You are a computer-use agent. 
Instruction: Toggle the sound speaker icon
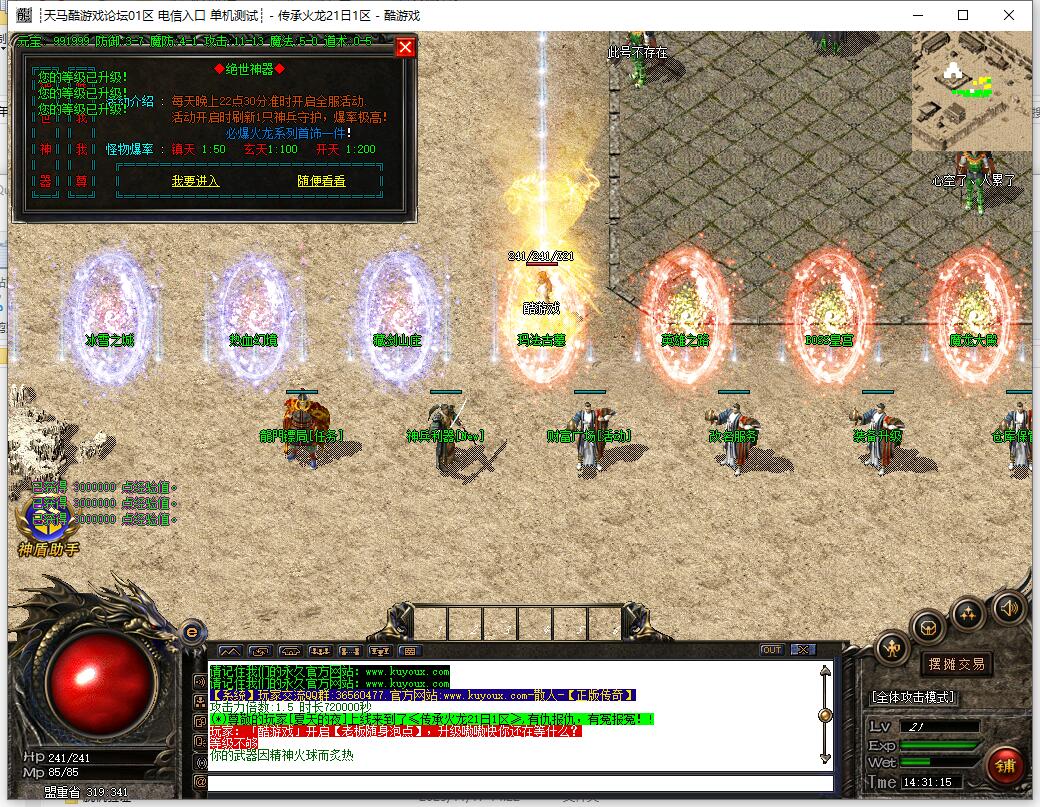1008,606
